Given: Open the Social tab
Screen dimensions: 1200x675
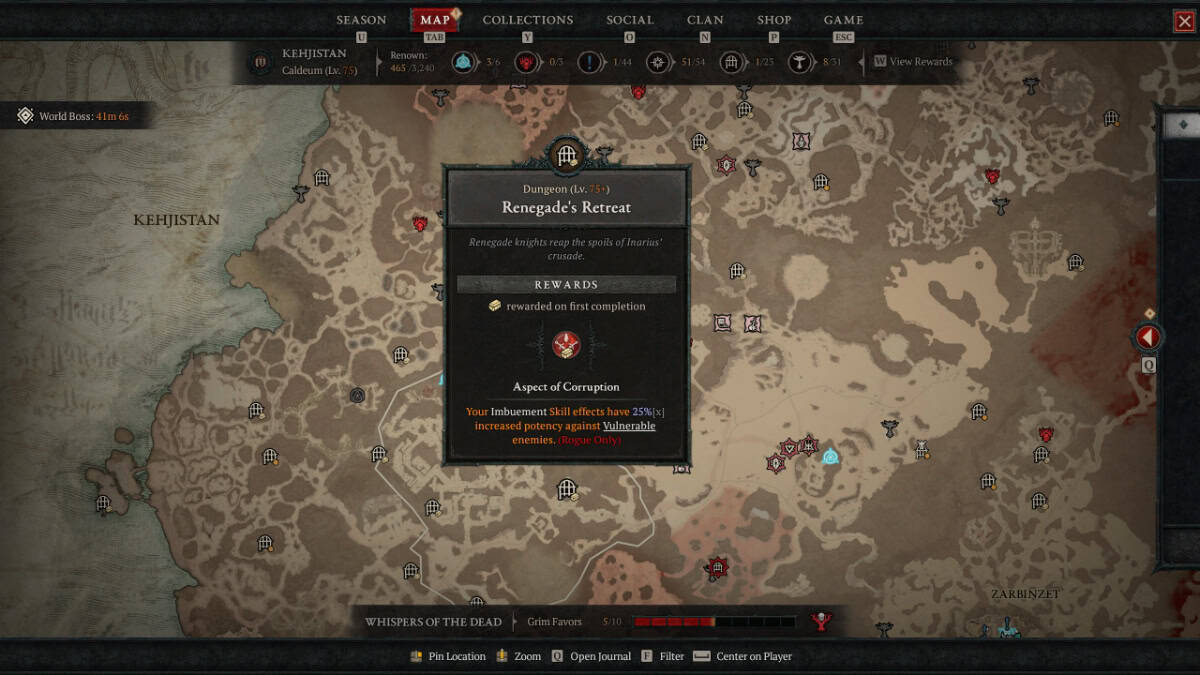Looking at the screenshot, I should [x=630, y=20].
